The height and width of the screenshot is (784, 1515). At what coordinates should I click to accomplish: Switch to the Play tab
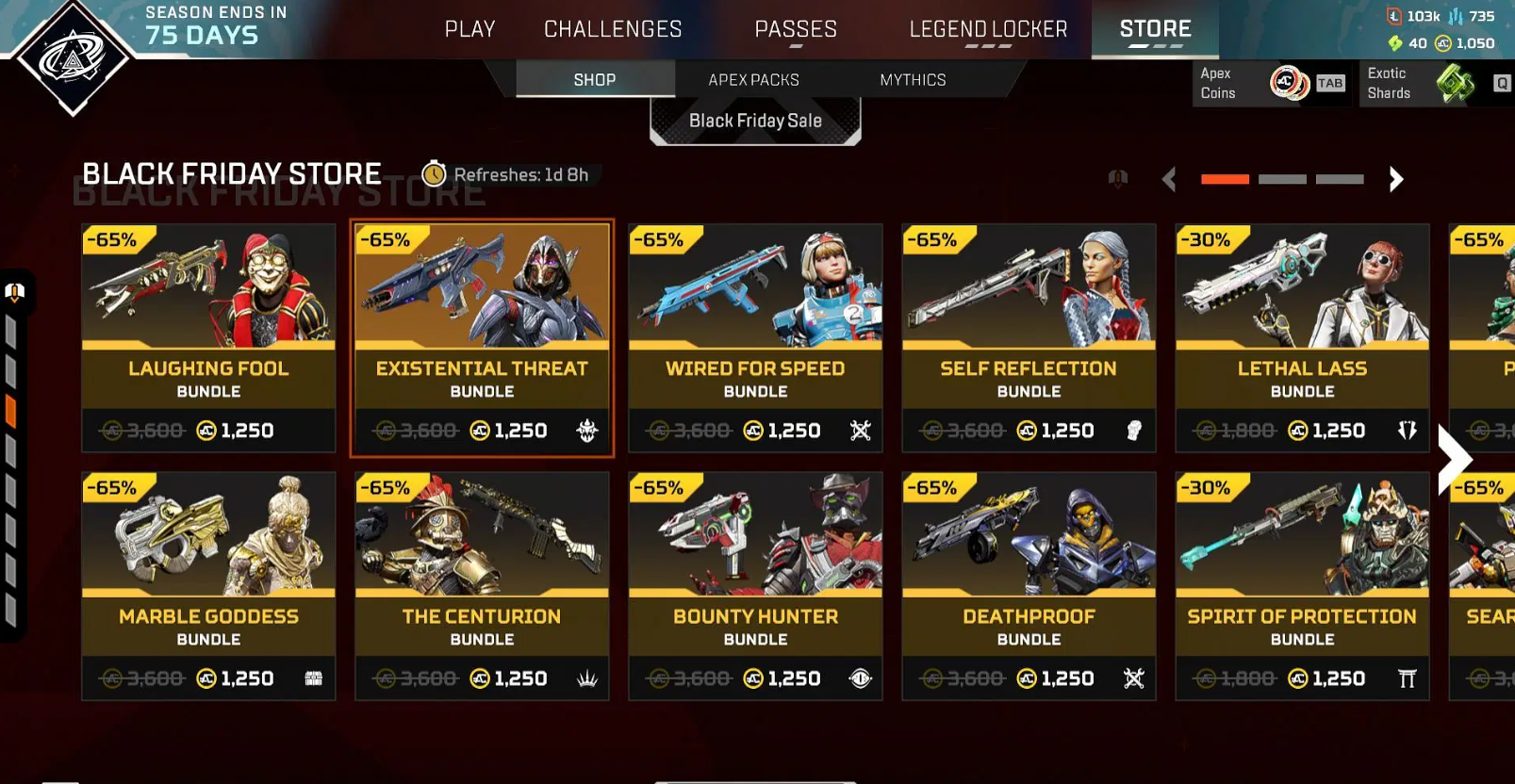point(469,29)
